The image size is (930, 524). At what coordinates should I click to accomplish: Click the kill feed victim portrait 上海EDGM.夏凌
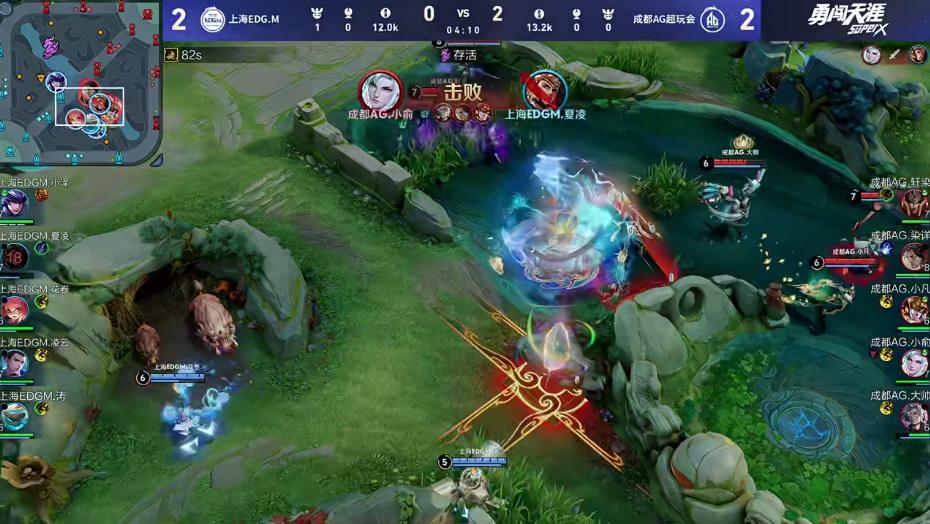coord(544,91)
